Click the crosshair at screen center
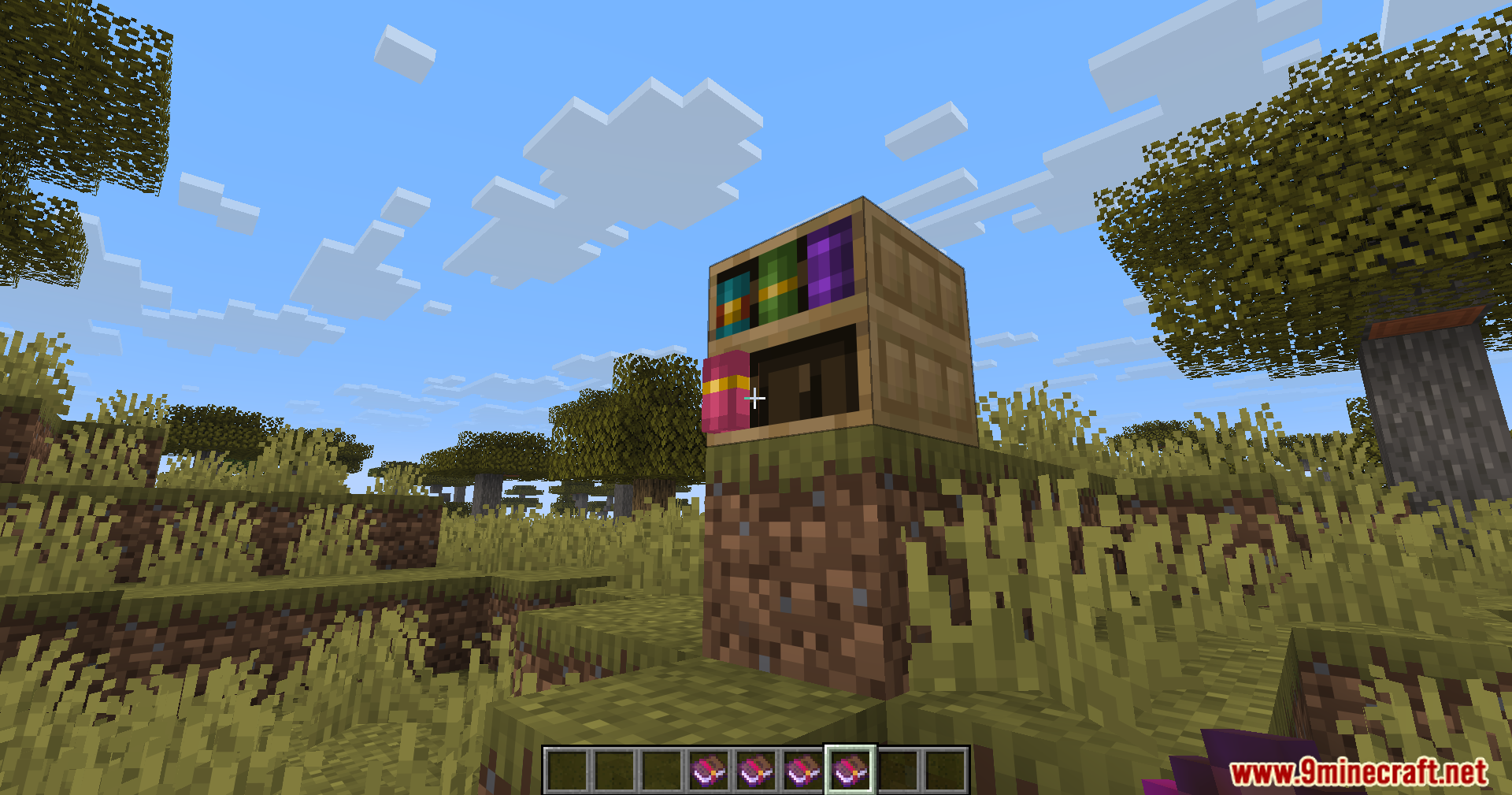Screen dimensions: 1512x795 point(756,398)
